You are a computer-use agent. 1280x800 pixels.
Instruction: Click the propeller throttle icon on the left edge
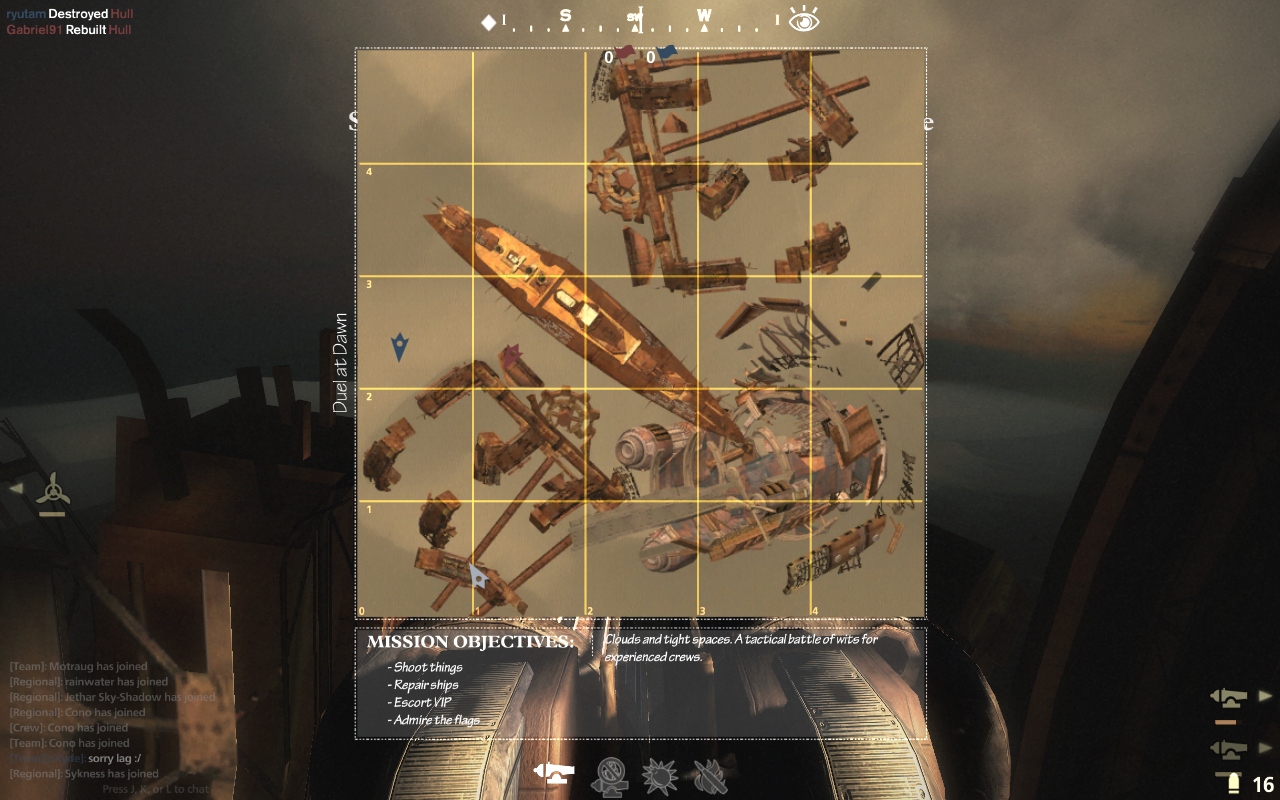(52, 489)
